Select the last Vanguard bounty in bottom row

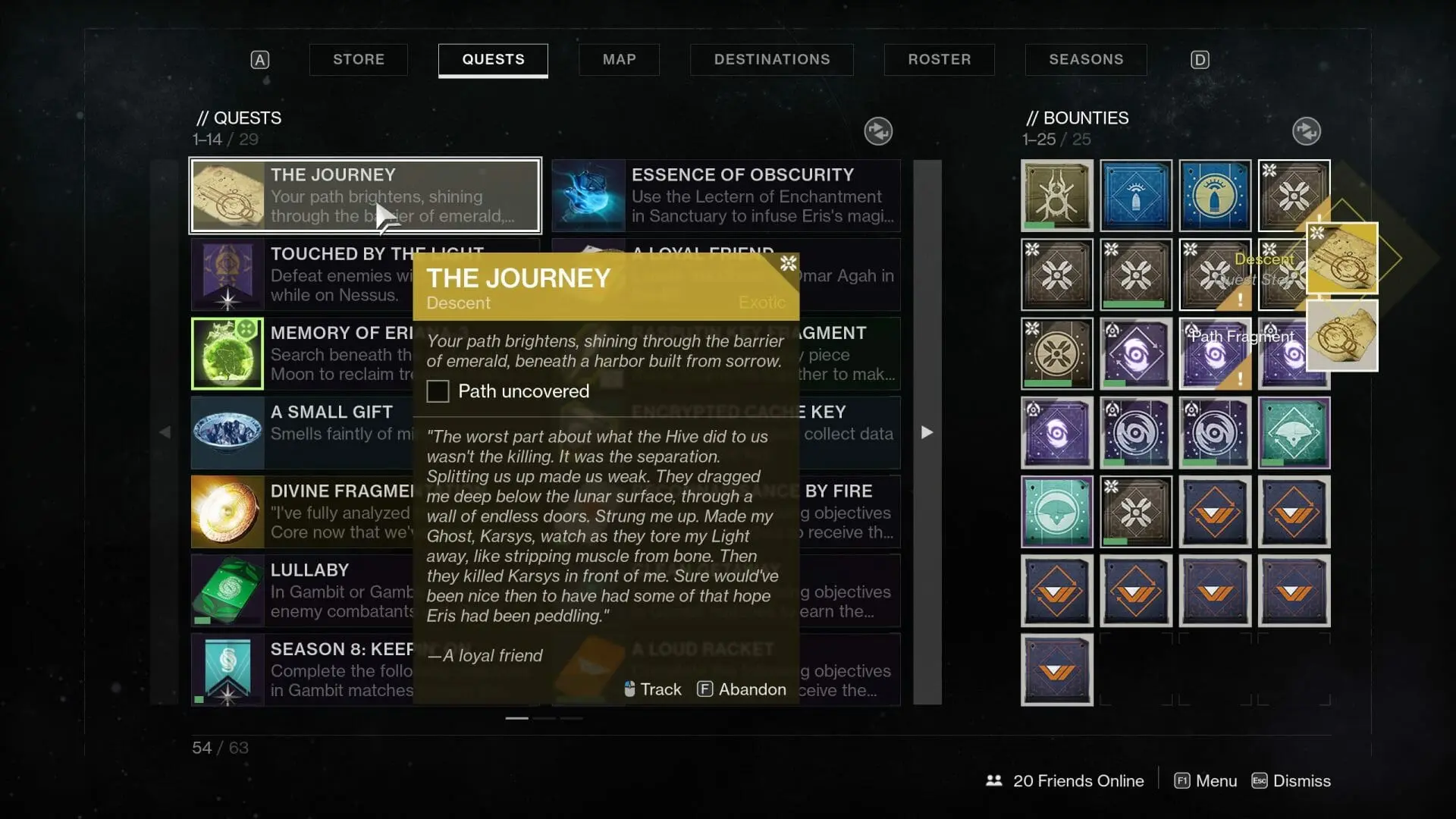(1056, 670)
